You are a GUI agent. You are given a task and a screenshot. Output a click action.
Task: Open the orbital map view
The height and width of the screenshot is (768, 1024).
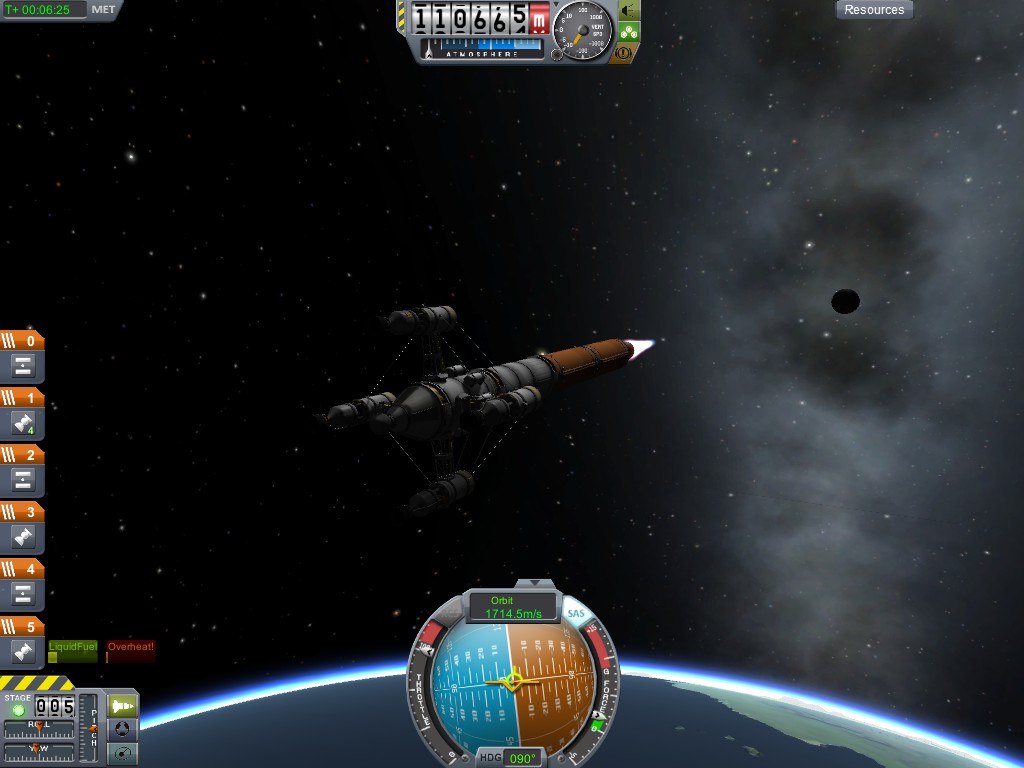[x=121, y=752]
